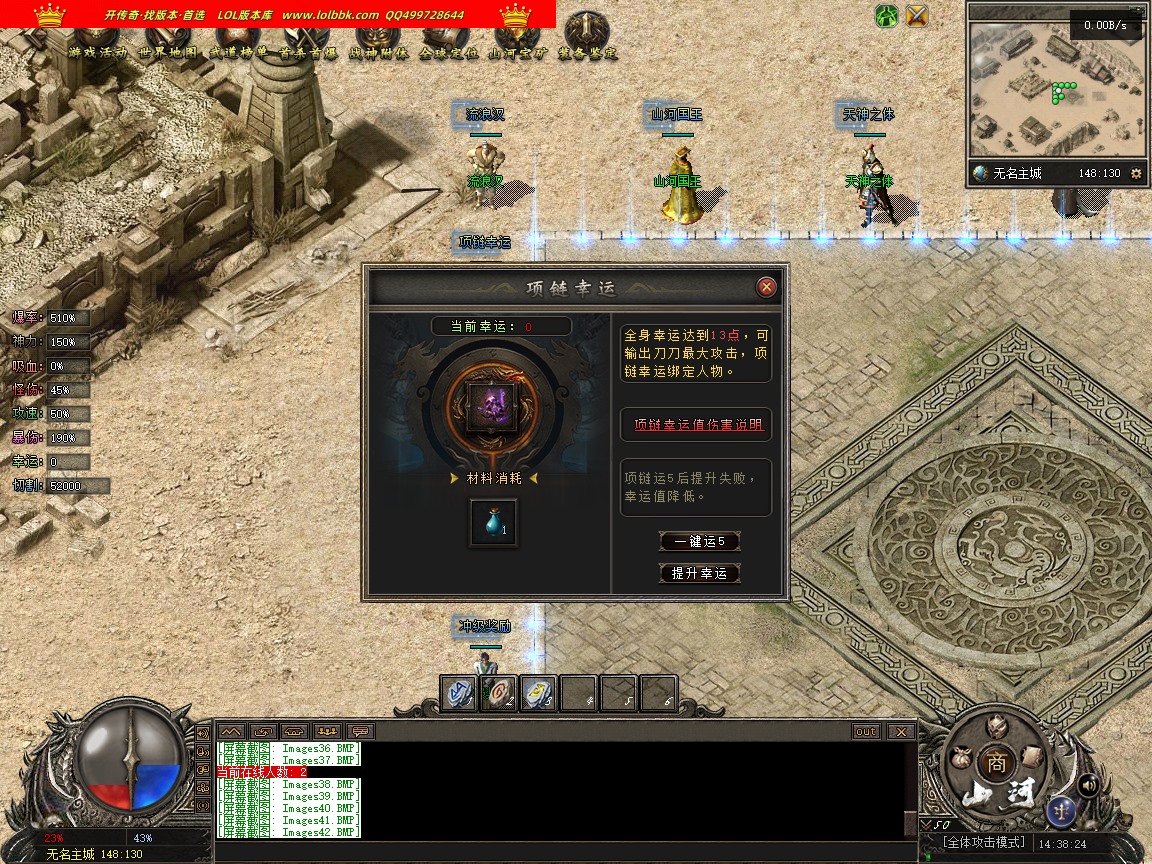Click the chat panel's out button
This screenshot has width=1152, height=864.
pyautogui.click(x=866, y=732)
